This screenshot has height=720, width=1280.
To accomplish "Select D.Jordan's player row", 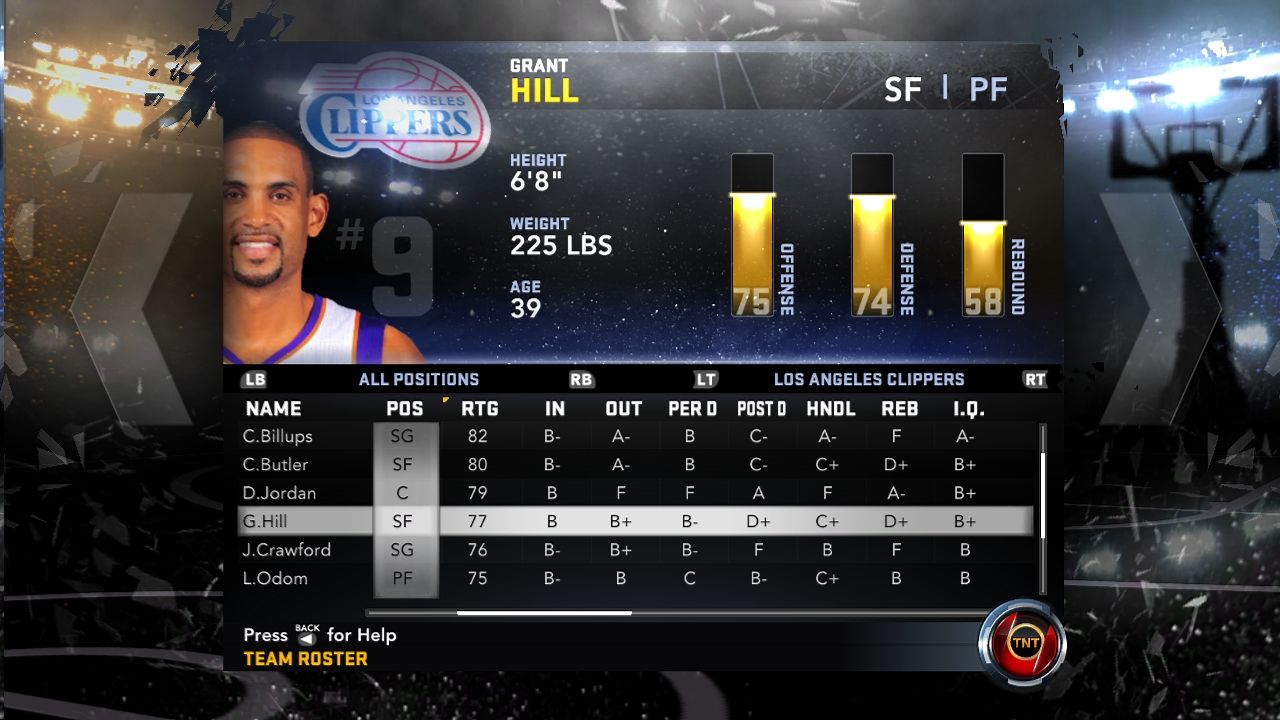I will [280, 493].
